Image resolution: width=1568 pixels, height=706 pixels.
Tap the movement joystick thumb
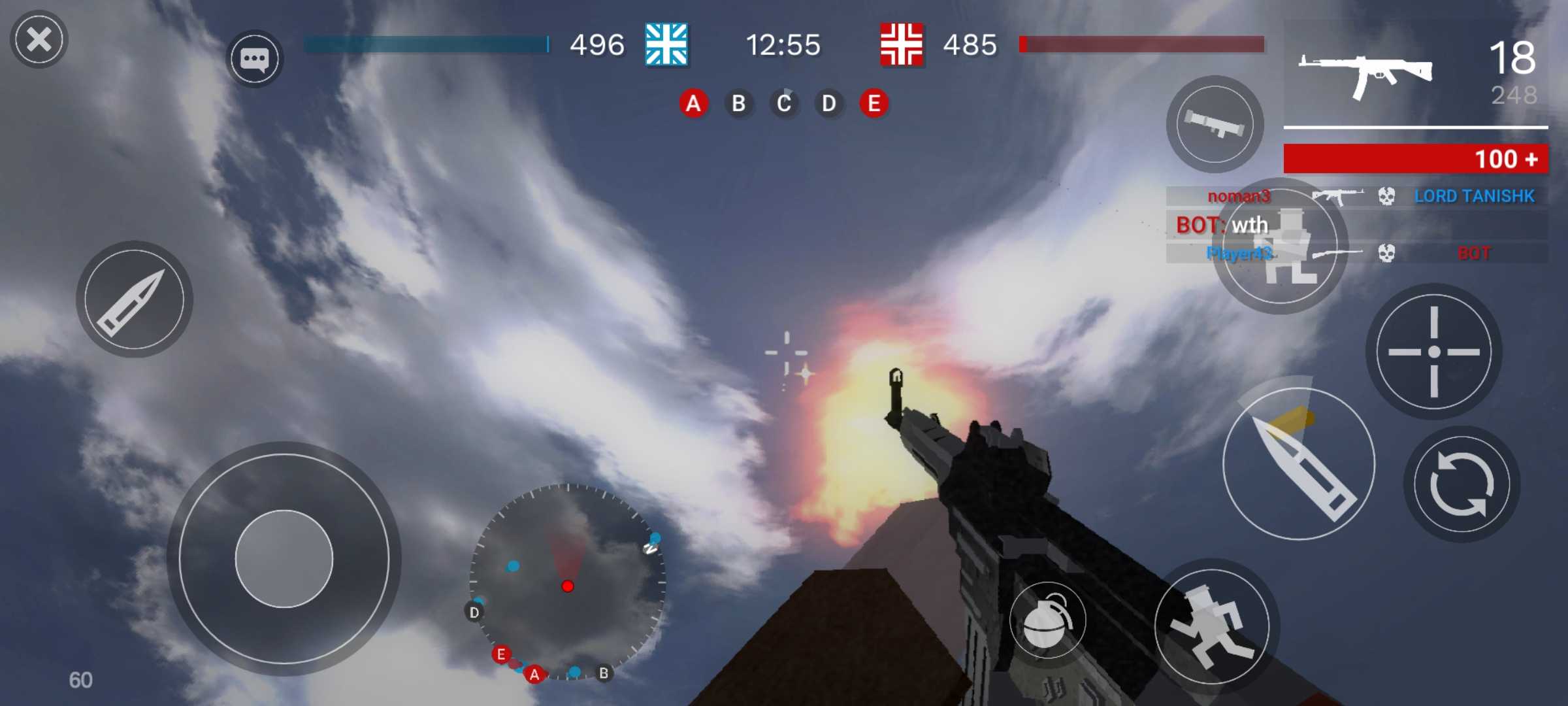pos(284,559)
